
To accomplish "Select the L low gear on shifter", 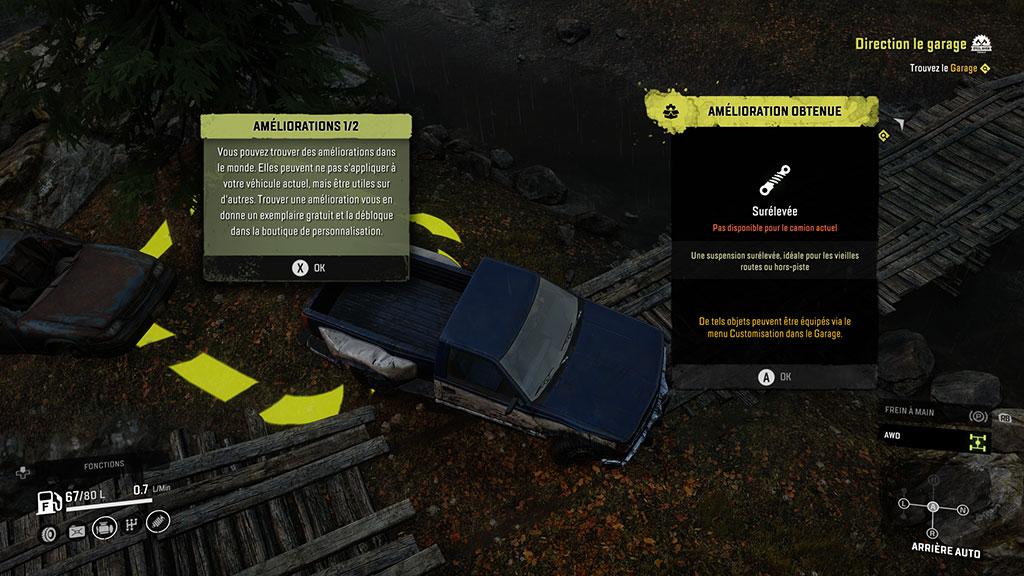I will (904, 502).
